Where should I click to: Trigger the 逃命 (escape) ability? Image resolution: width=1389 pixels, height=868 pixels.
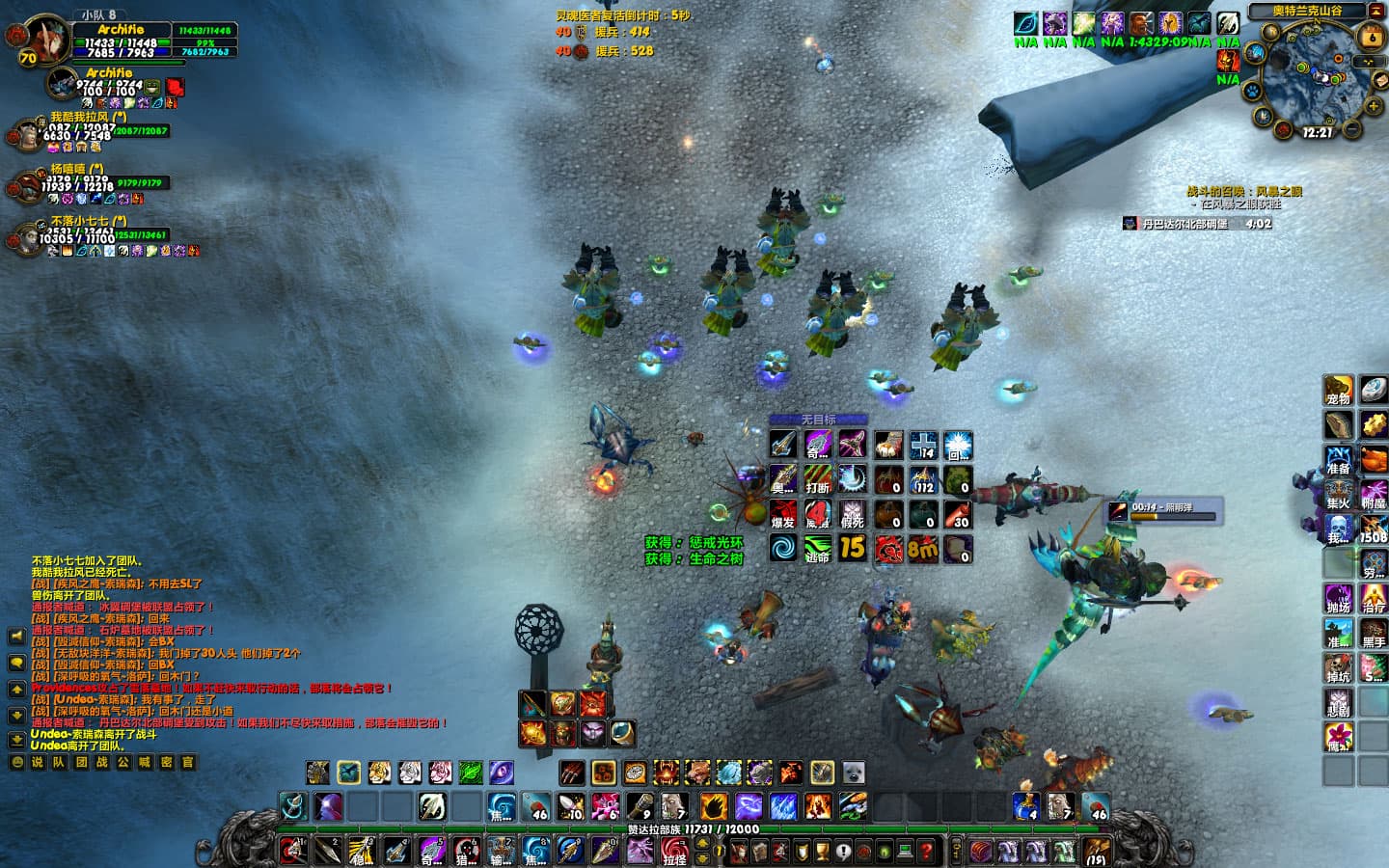pyautogui.click(x=818, y=549)
